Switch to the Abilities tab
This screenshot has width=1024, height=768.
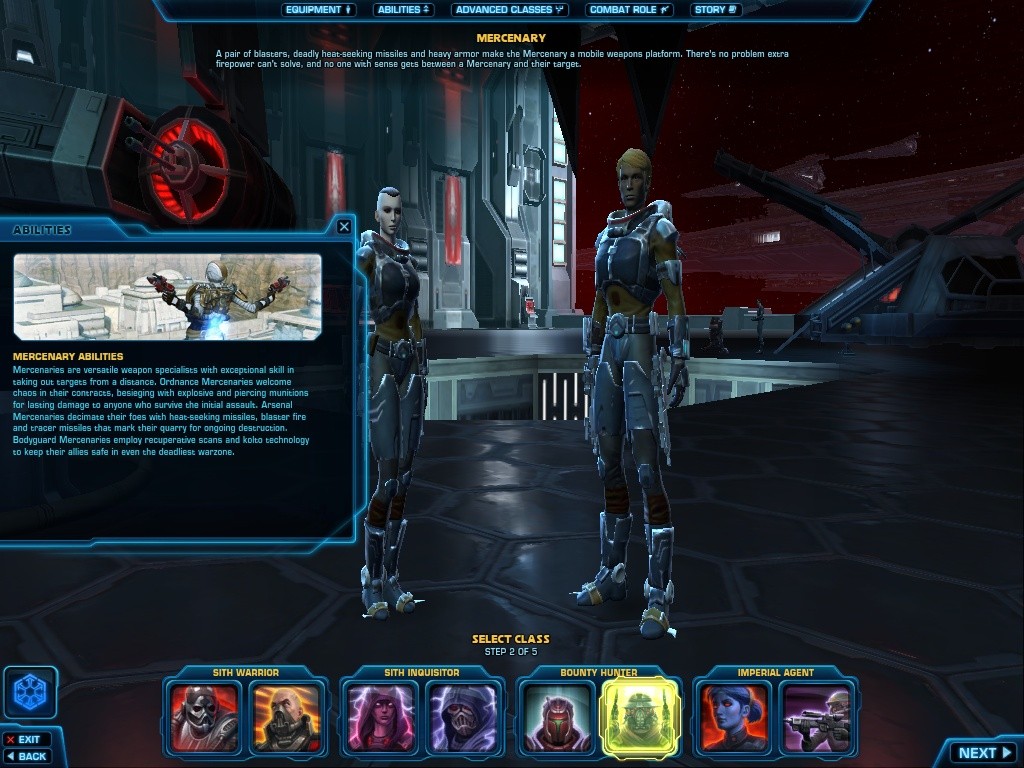pos(404,10)
